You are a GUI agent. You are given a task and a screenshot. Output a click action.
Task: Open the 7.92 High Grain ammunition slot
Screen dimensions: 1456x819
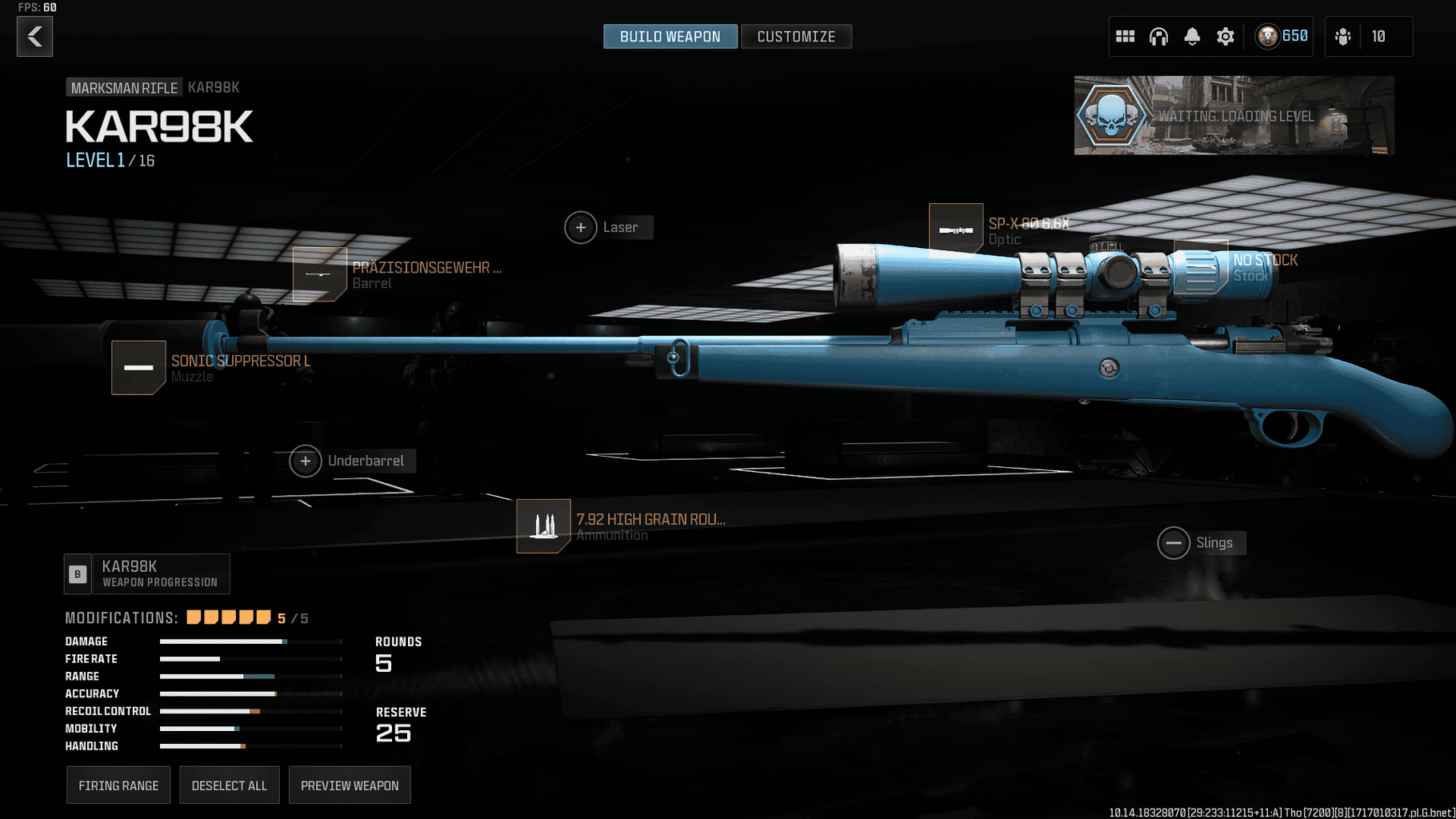(x=543, y=526)
